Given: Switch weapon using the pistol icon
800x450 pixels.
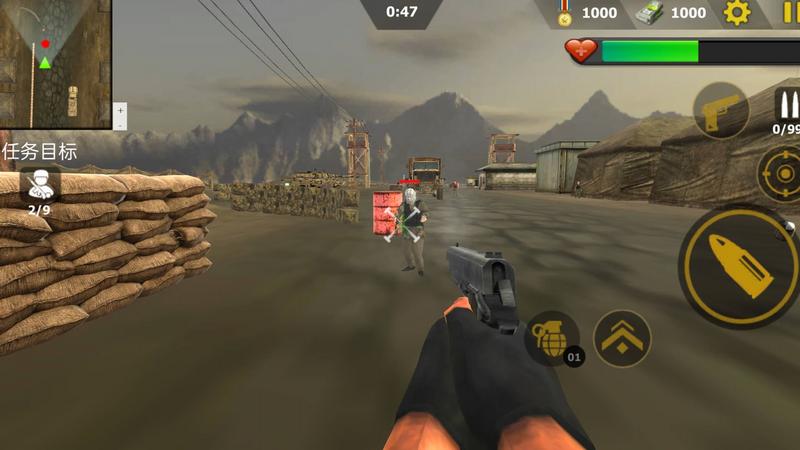Looking at the screenshot, I should click(x=721, y=111).
